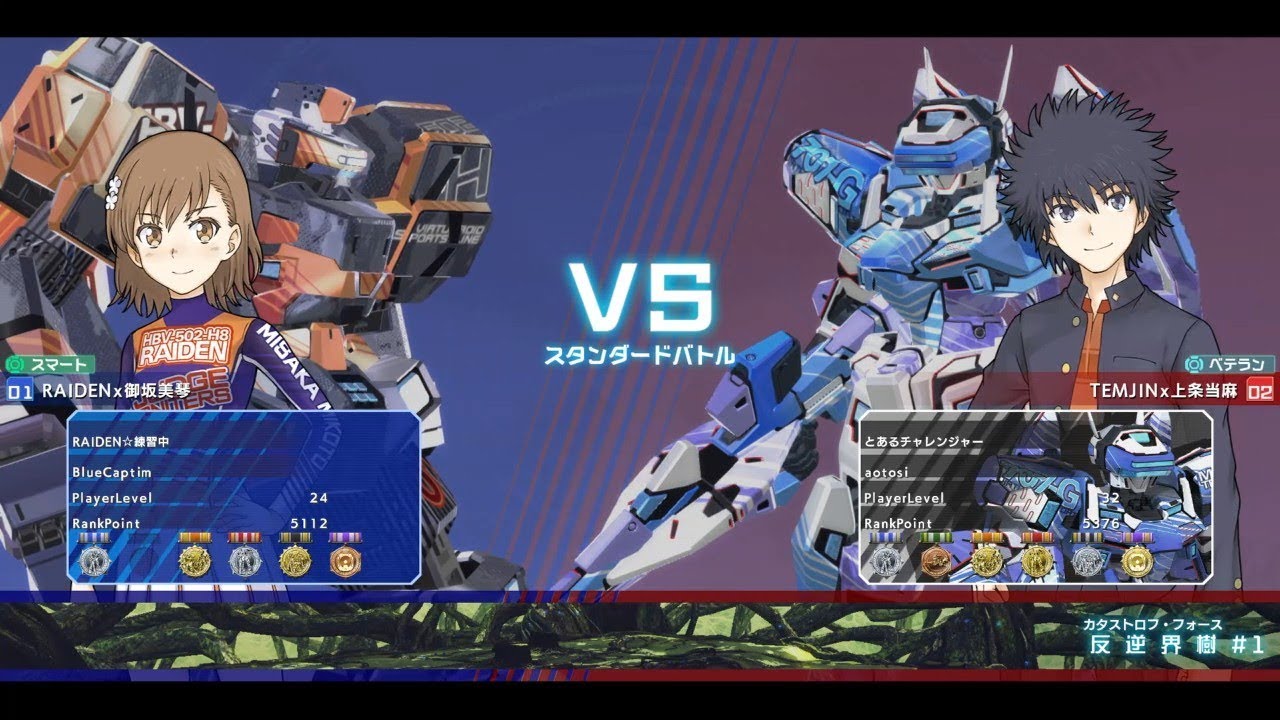Select RAIDEN's bronze medal with purple ribbon
Viewport: 1280px width, 720px height.
coord(345,560)
